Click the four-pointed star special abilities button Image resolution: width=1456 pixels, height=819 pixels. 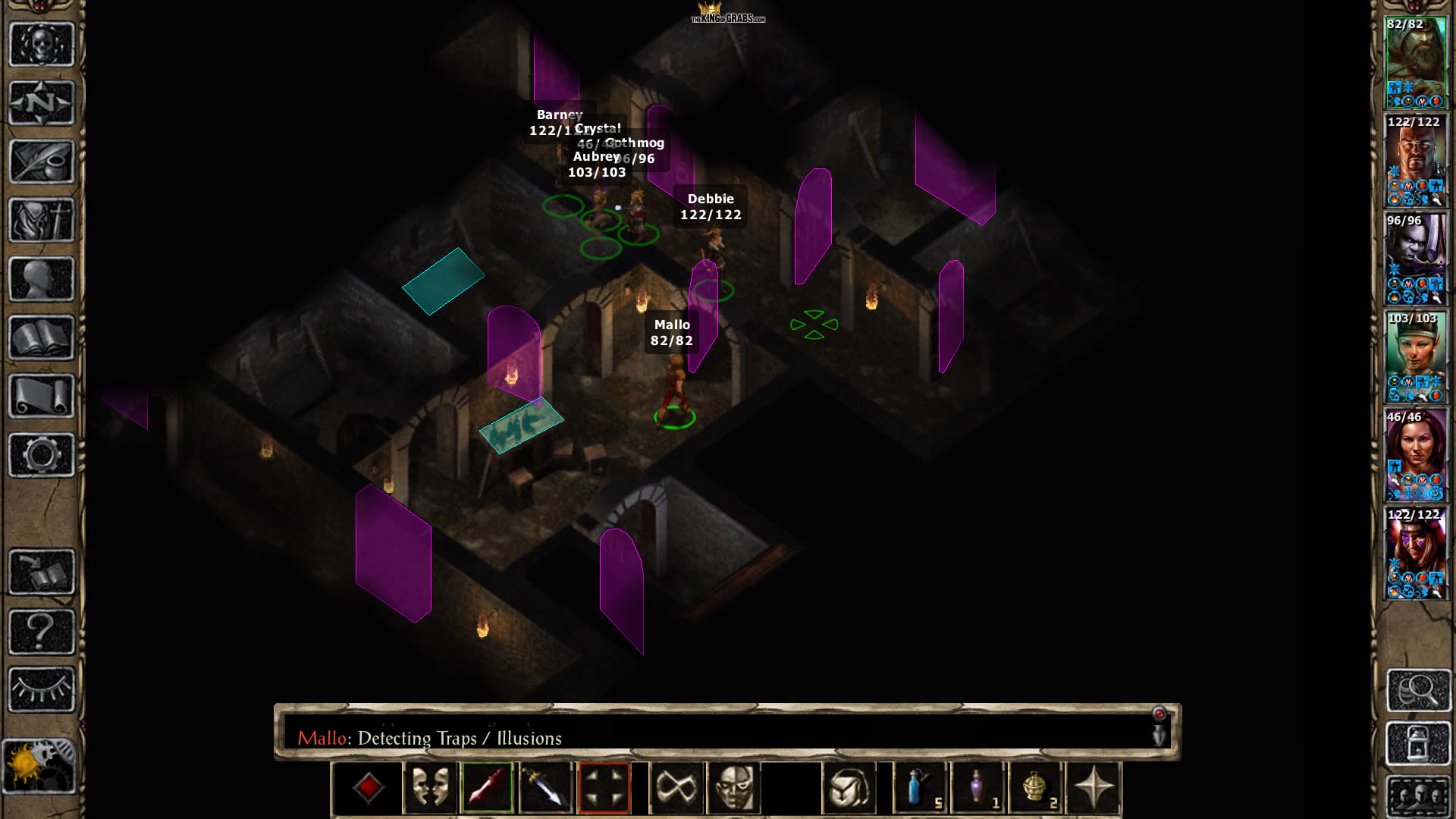[1094, 788]
